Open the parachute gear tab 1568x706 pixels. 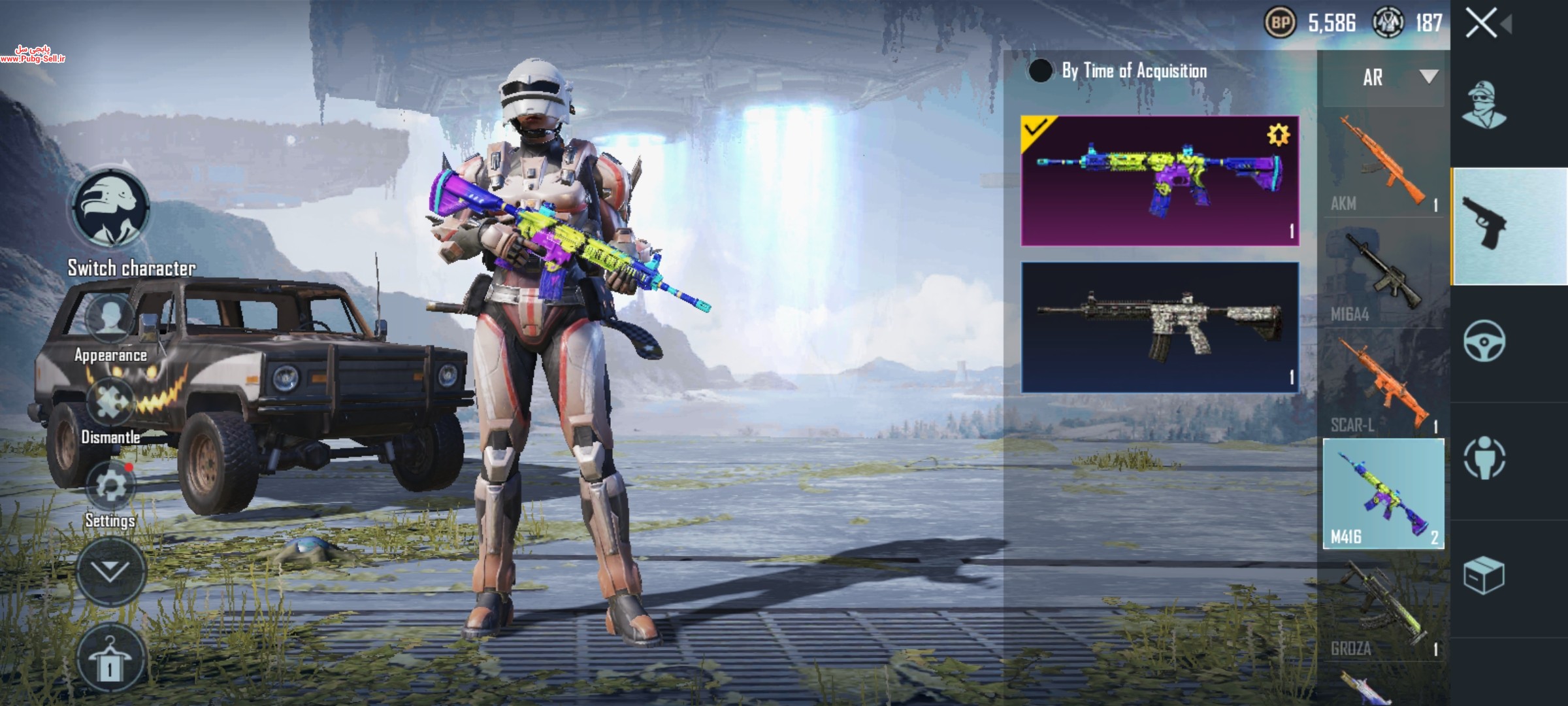(1484, 458)
